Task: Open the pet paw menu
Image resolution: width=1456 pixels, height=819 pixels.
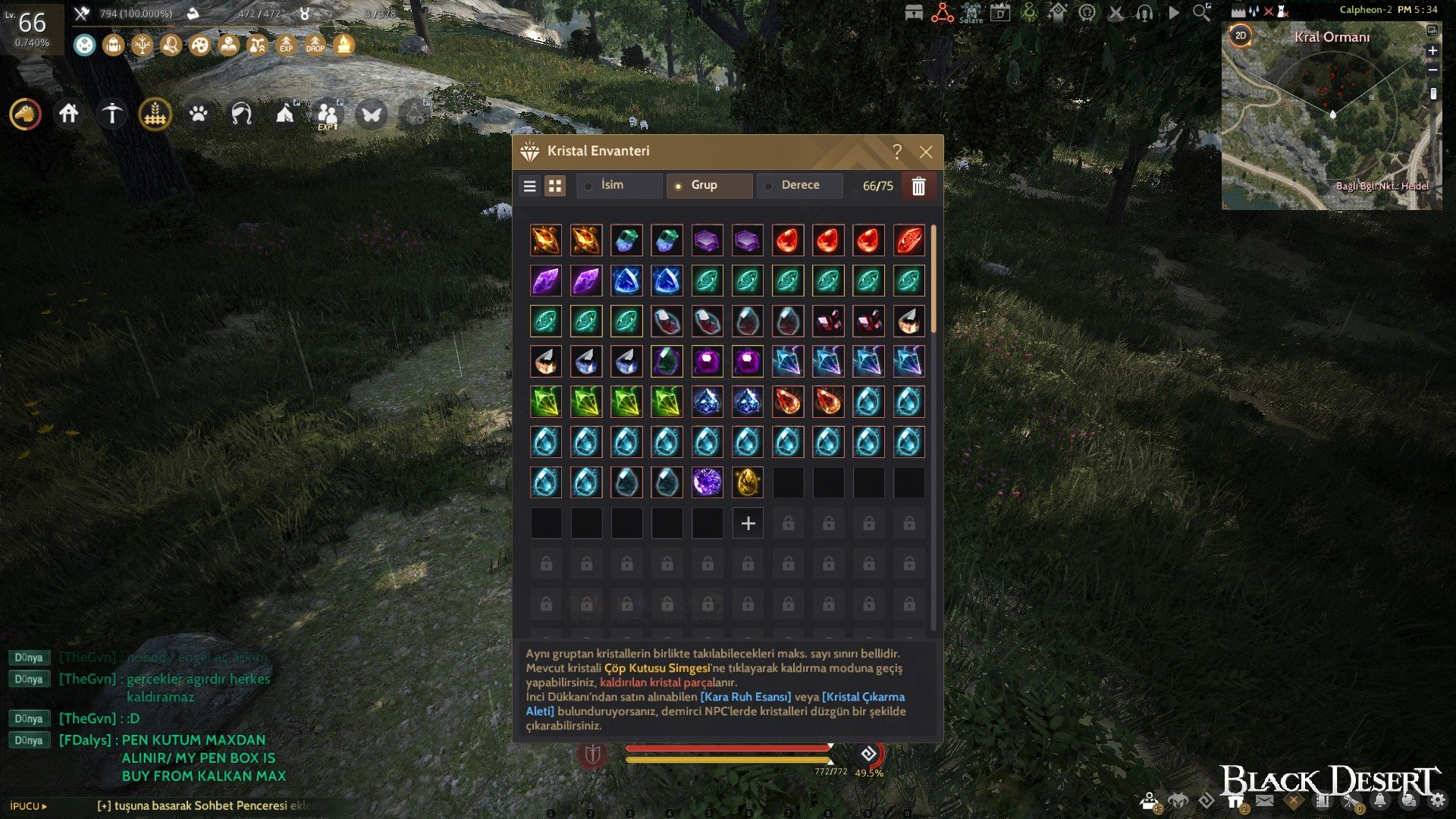Action: 199,114
